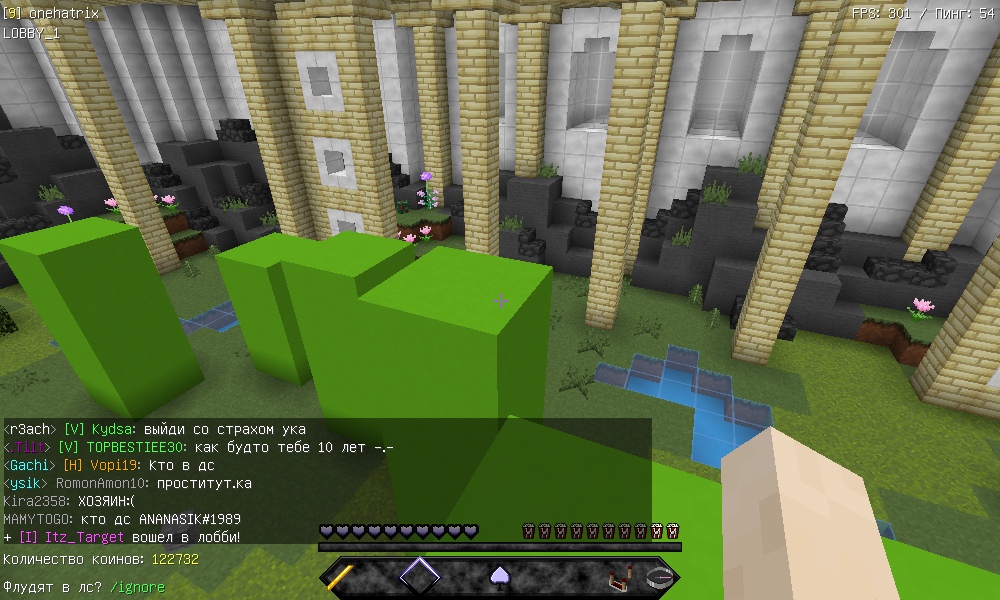The height and width of the screenshot is (600, 1000).
Task: Select the compass hotbar slot
Action: click(658, 577)
